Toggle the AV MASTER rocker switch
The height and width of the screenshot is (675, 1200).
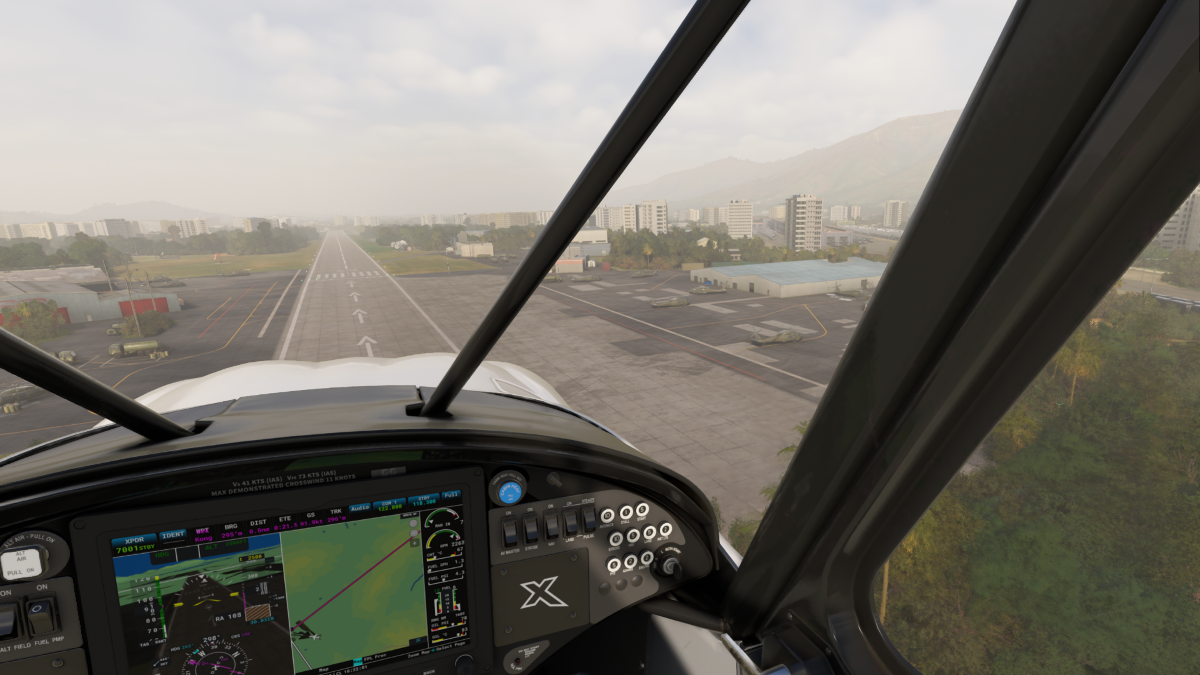tap(509, 531)
